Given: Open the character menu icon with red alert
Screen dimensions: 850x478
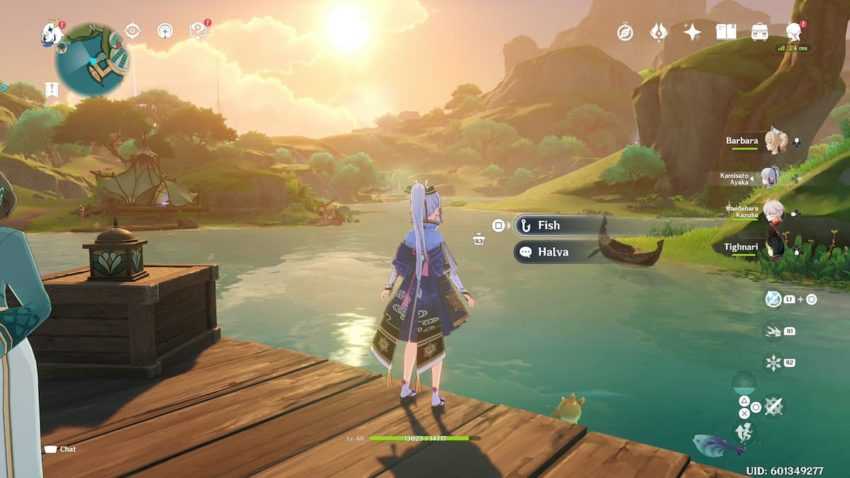Looking at the screenshot, I should tap(794, 32).
